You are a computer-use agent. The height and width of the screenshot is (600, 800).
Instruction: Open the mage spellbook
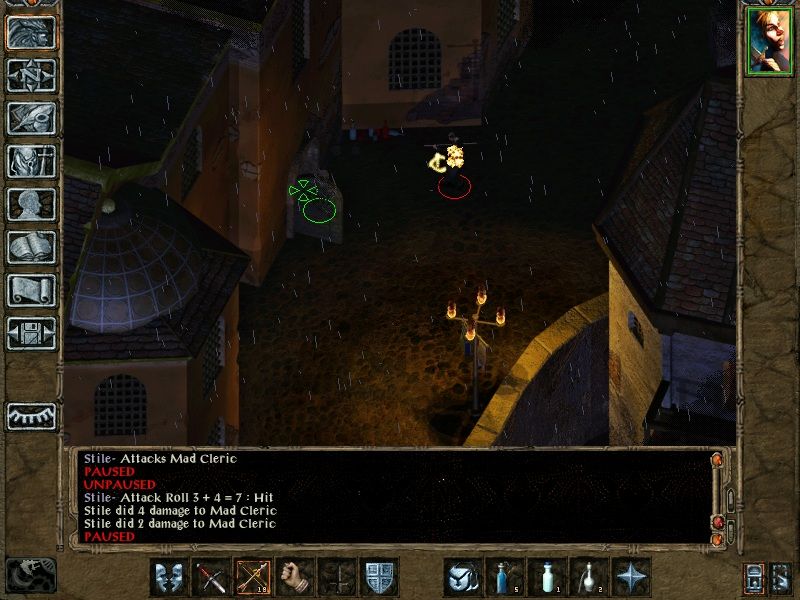tap(31, 247)
